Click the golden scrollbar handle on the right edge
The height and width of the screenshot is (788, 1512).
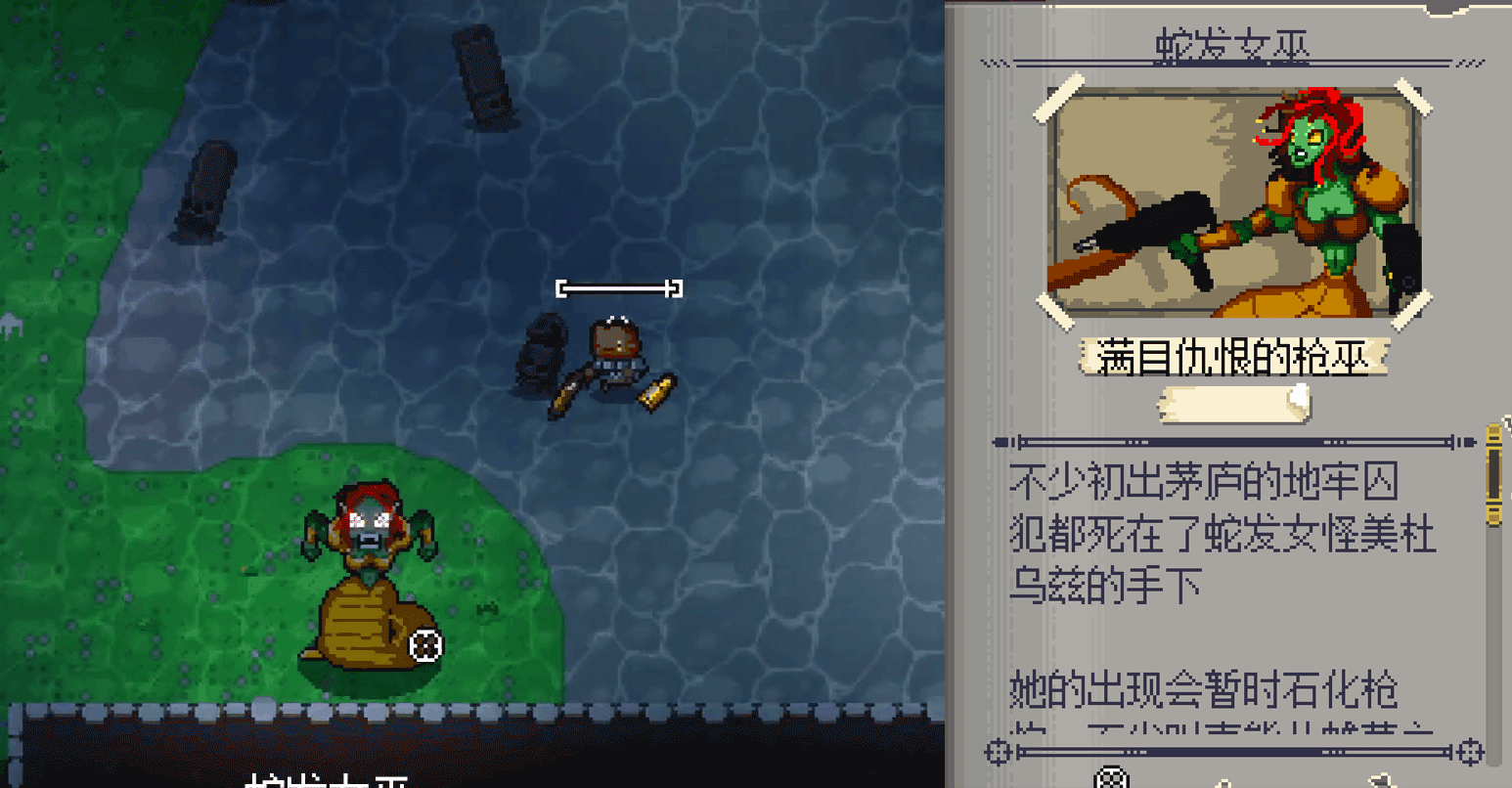[x=1493, y=469]
